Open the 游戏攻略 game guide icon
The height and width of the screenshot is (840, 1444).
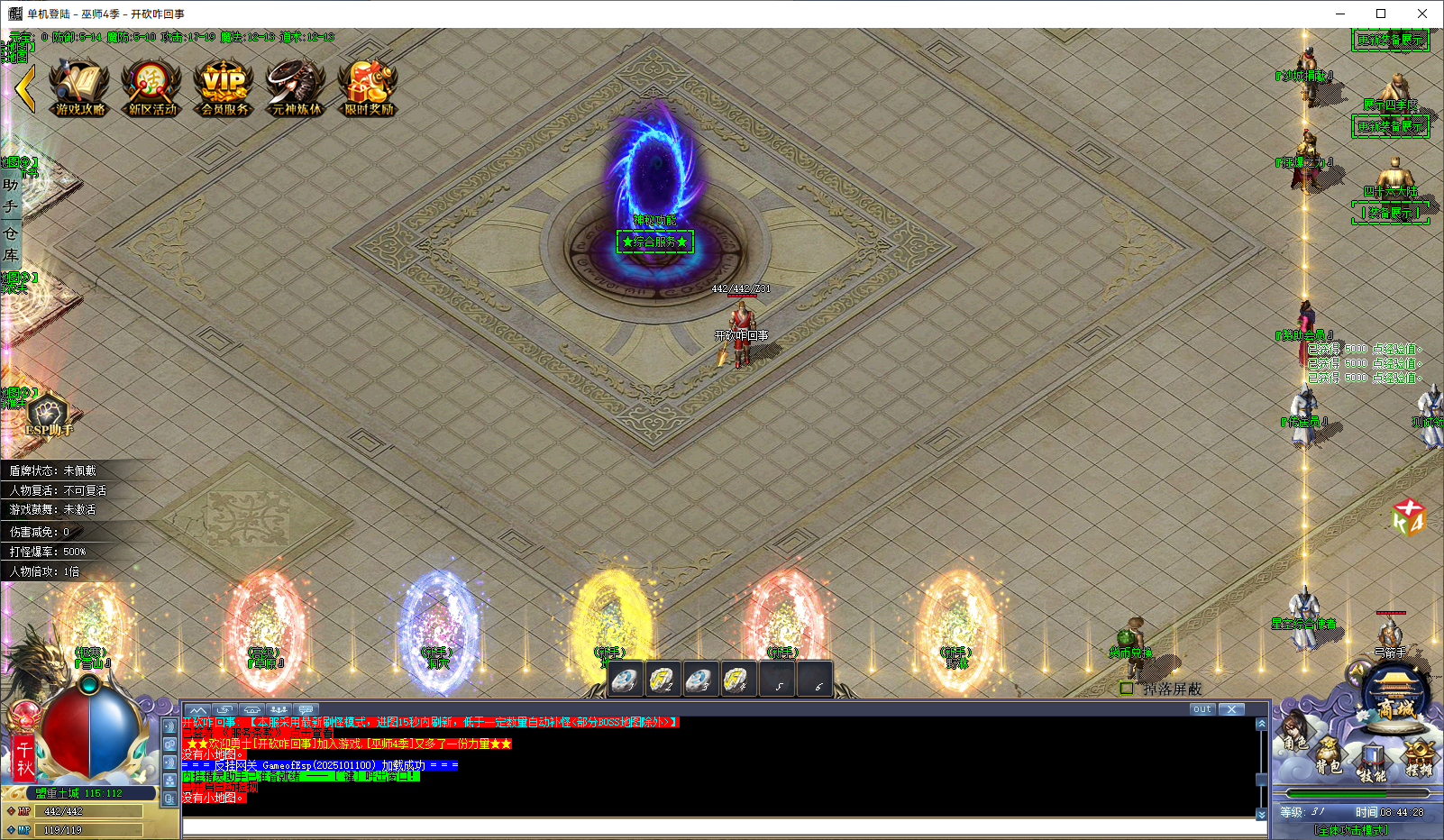(80, 87)
